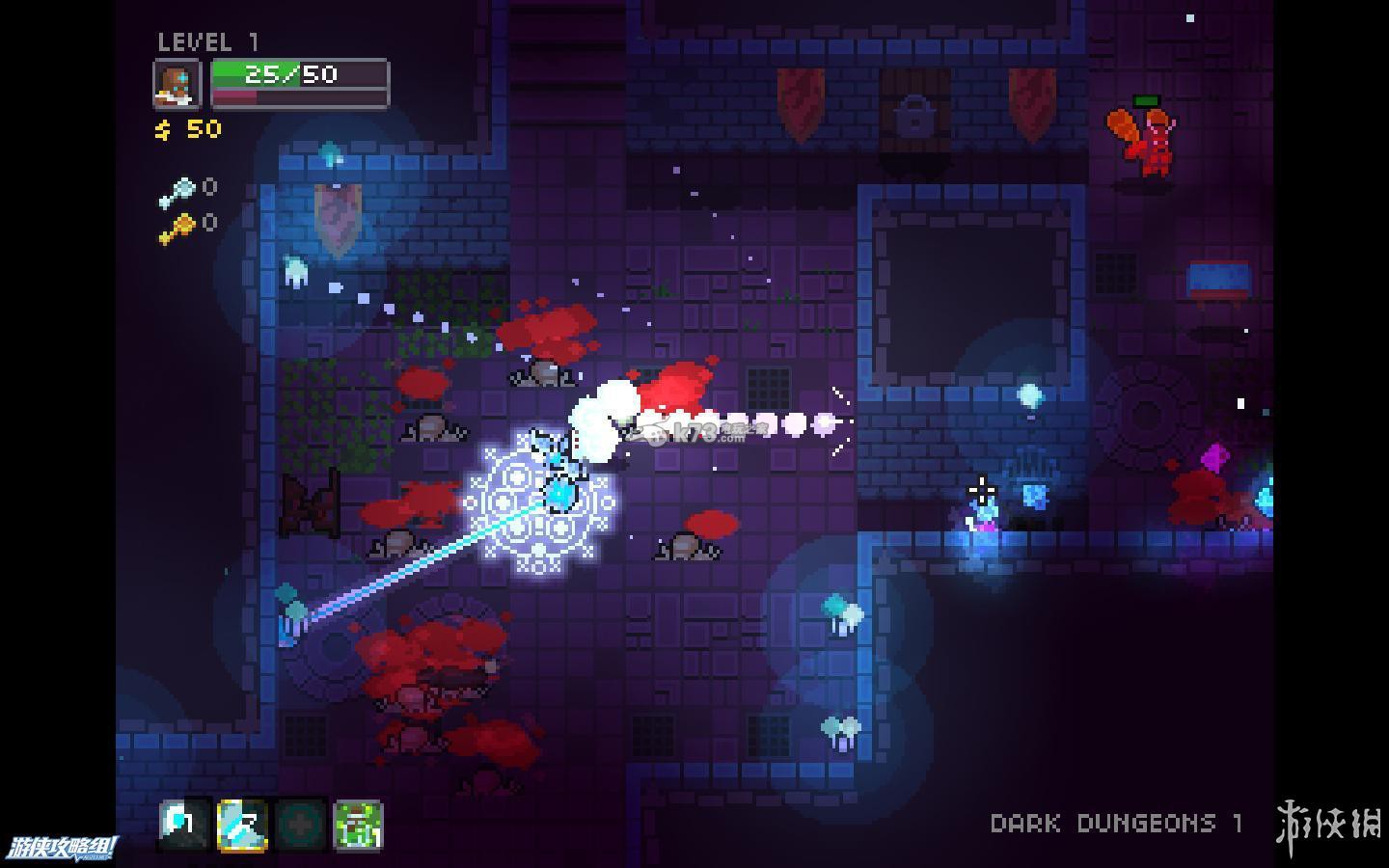The width and height of the screenshot is (1389, 868).
Task: Use the green potion item slot
Action: pyautogui.click(x=358, y=825)
